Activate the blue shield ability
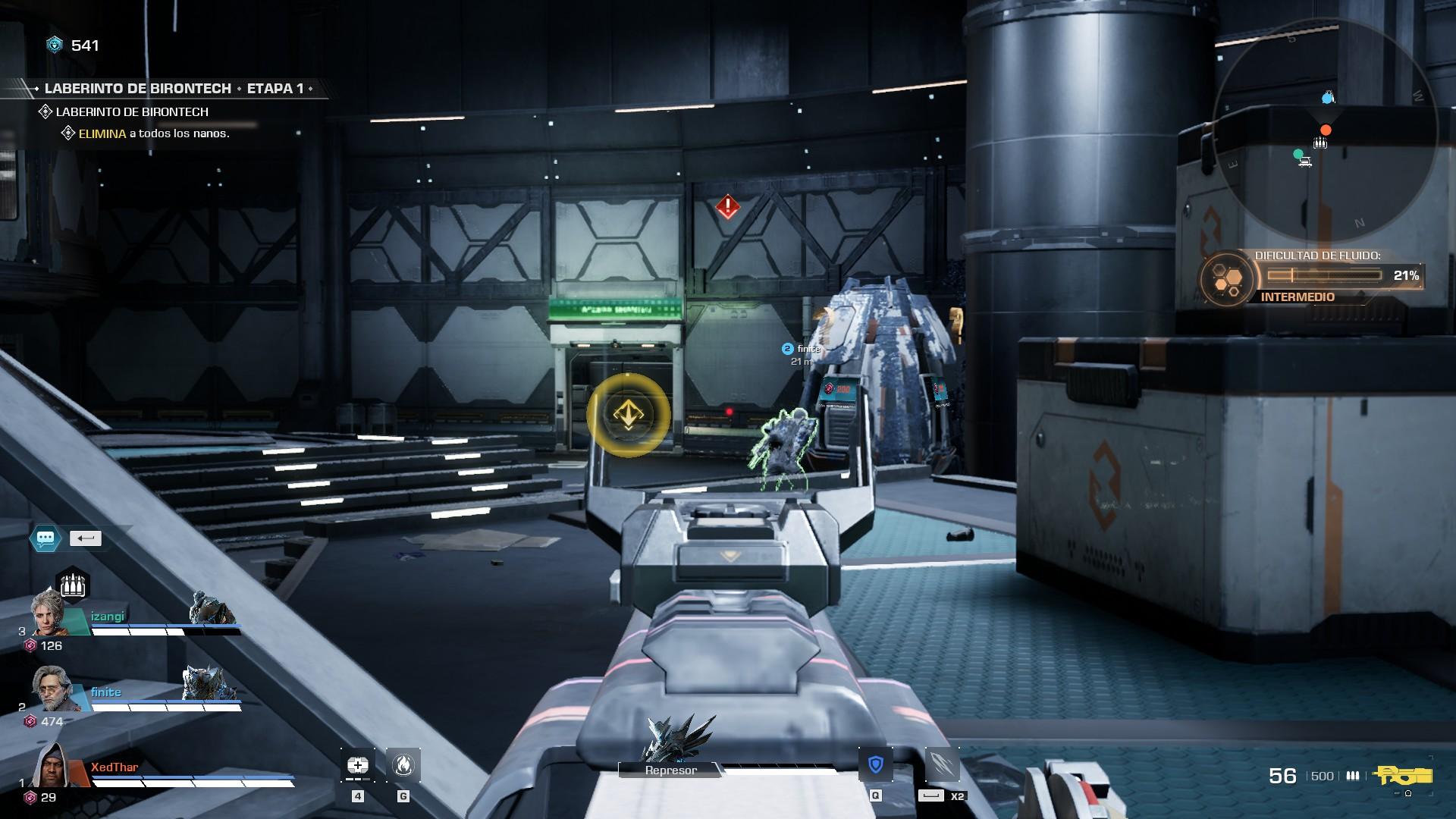 pos(876,764)
